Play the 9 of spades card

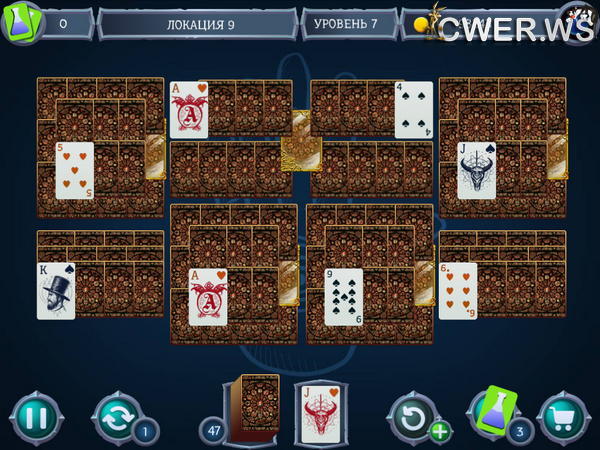coord(343,297)
